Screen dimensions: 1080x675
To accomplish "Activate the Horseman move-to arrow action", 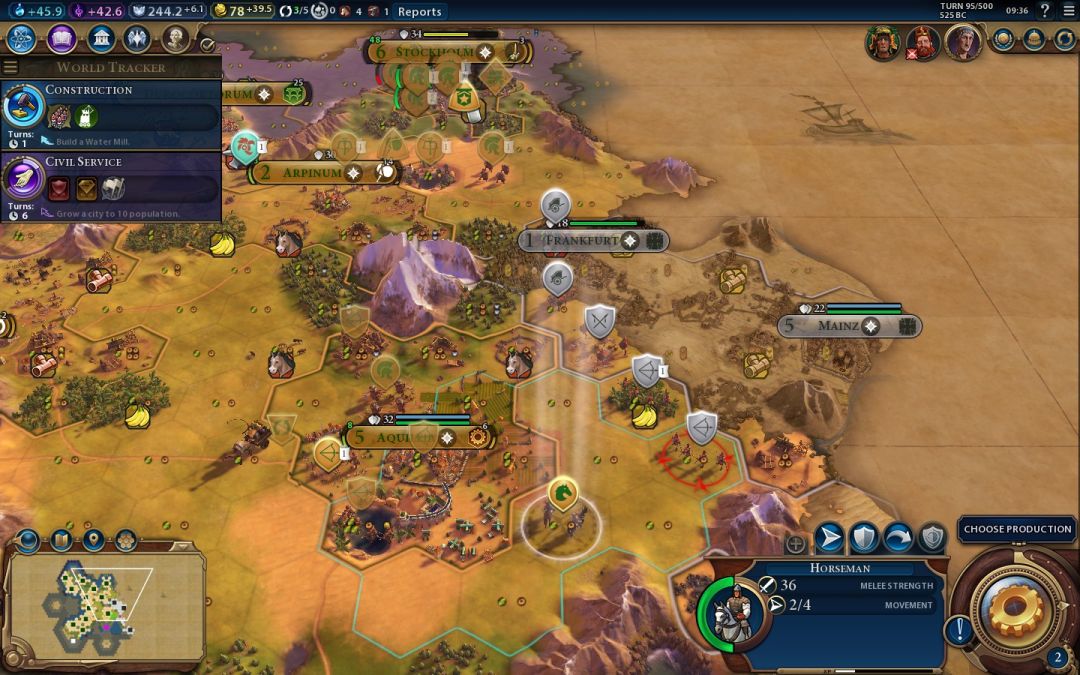I will point(829,538).
